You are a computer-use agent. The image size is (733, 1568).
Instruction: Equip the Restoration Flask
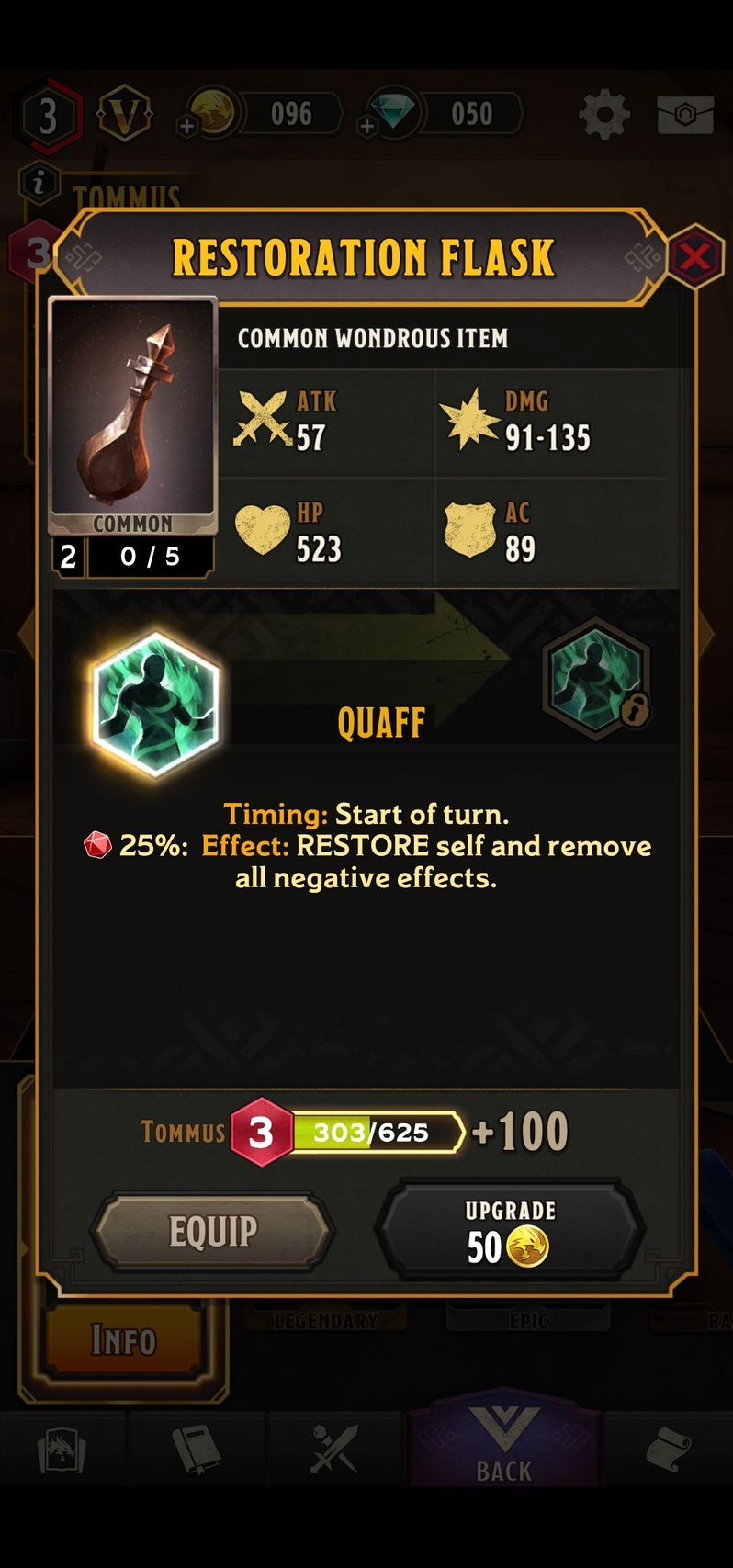click(212, 1231)
